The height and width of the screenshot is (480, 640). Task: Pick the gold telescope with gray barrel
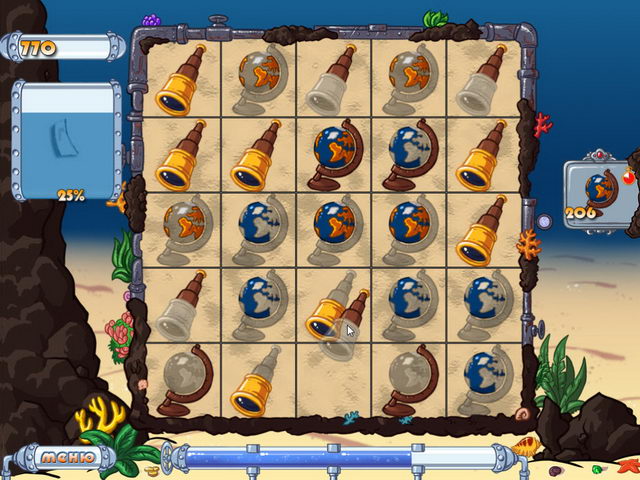(x=257, y=381)
